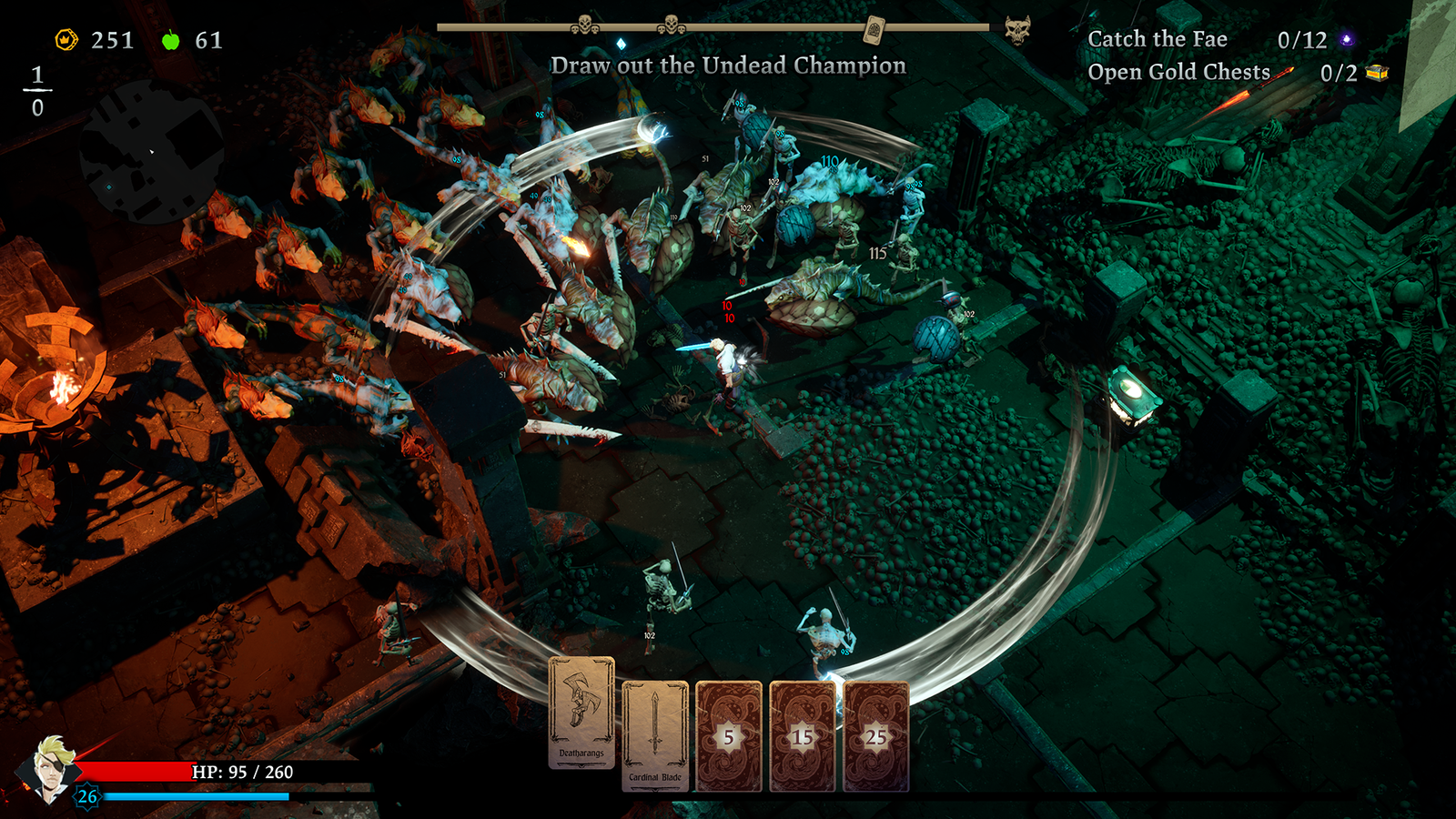Click the demon skull boss marker
Screen dimensions: 1456x819
1017,29
